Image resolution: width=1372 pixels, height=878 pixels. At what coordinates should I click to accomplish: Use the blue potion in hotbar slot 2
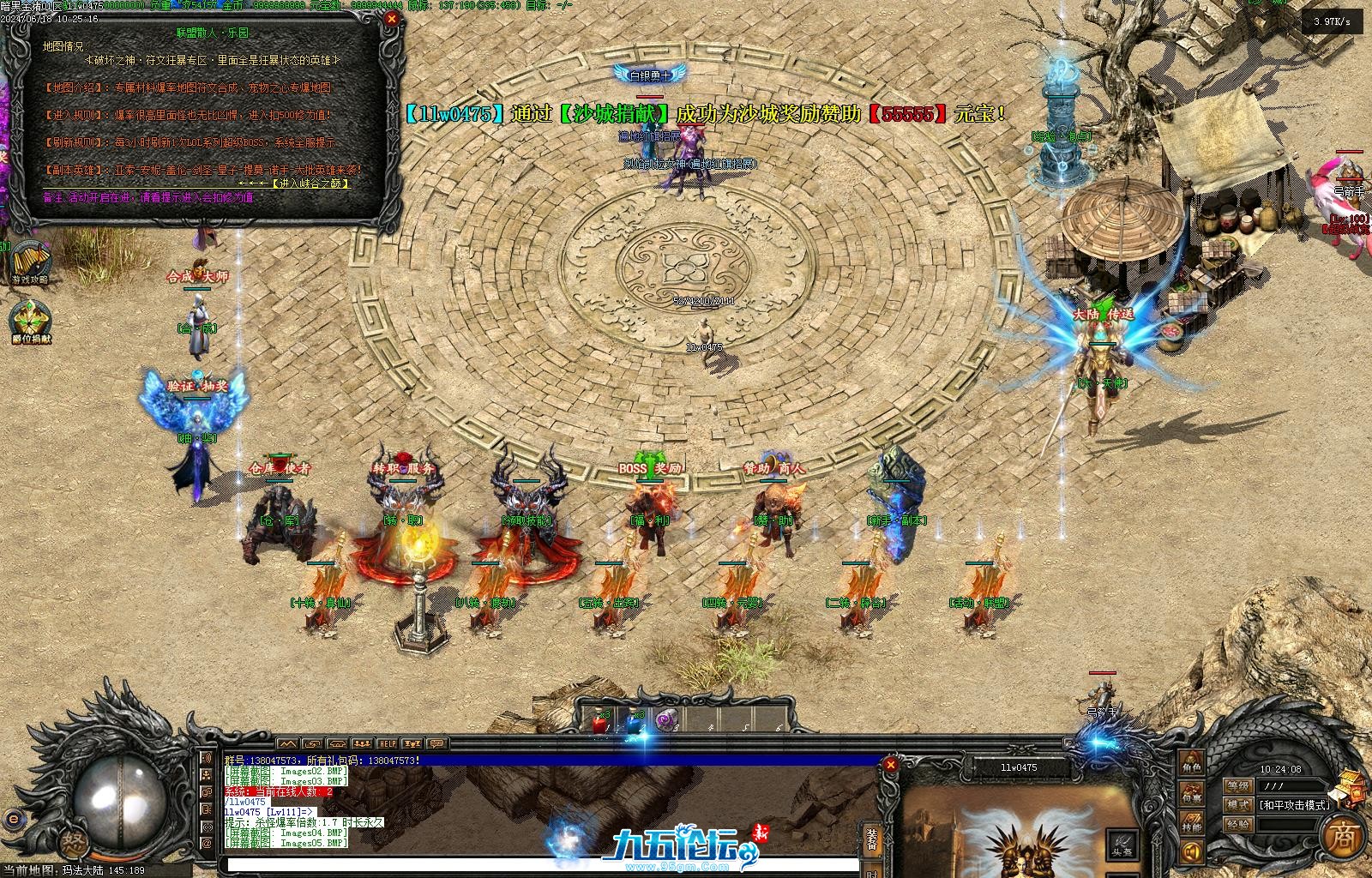(633, 724)
